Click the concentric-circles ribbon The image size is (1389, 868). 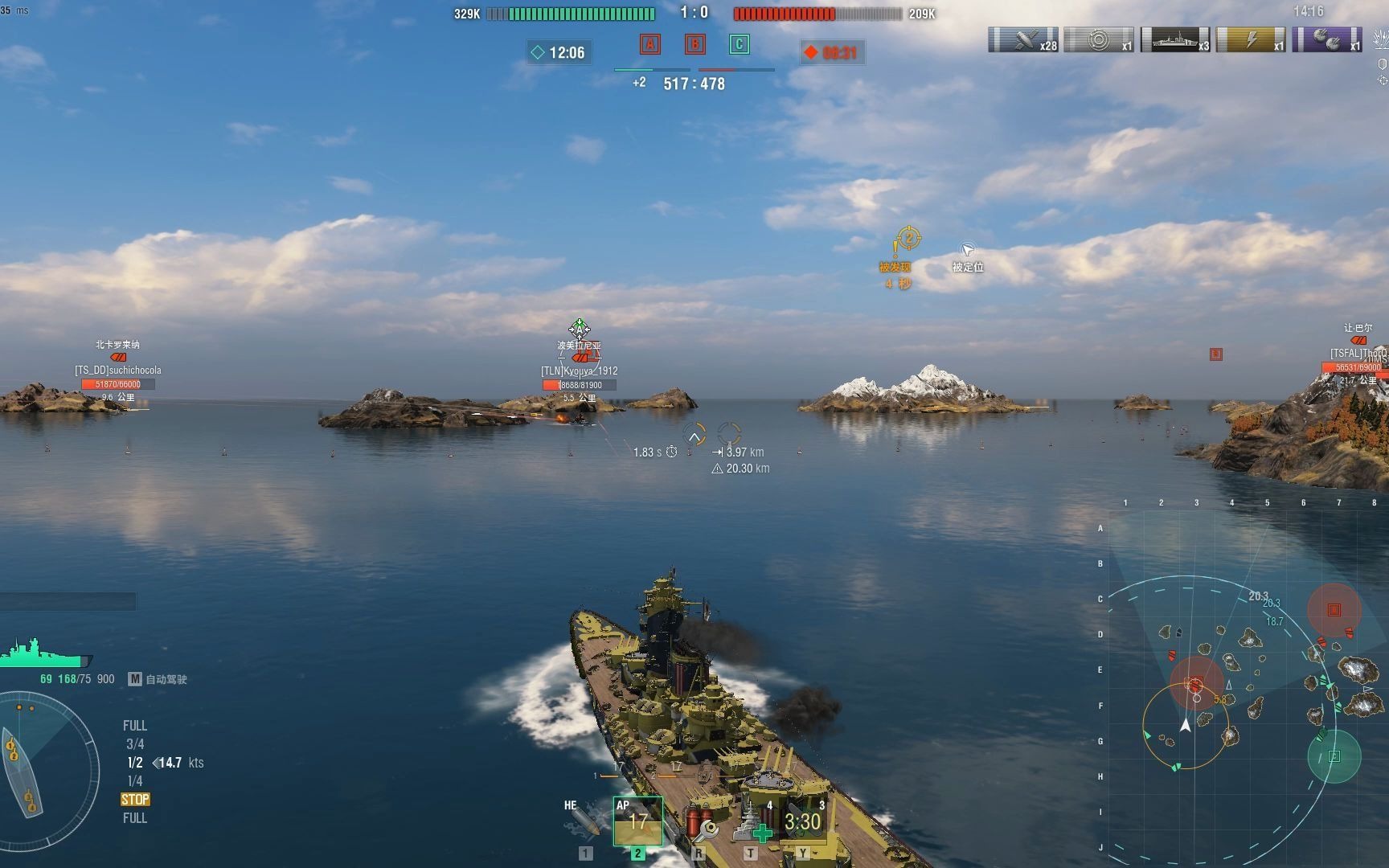point(1099,39)
